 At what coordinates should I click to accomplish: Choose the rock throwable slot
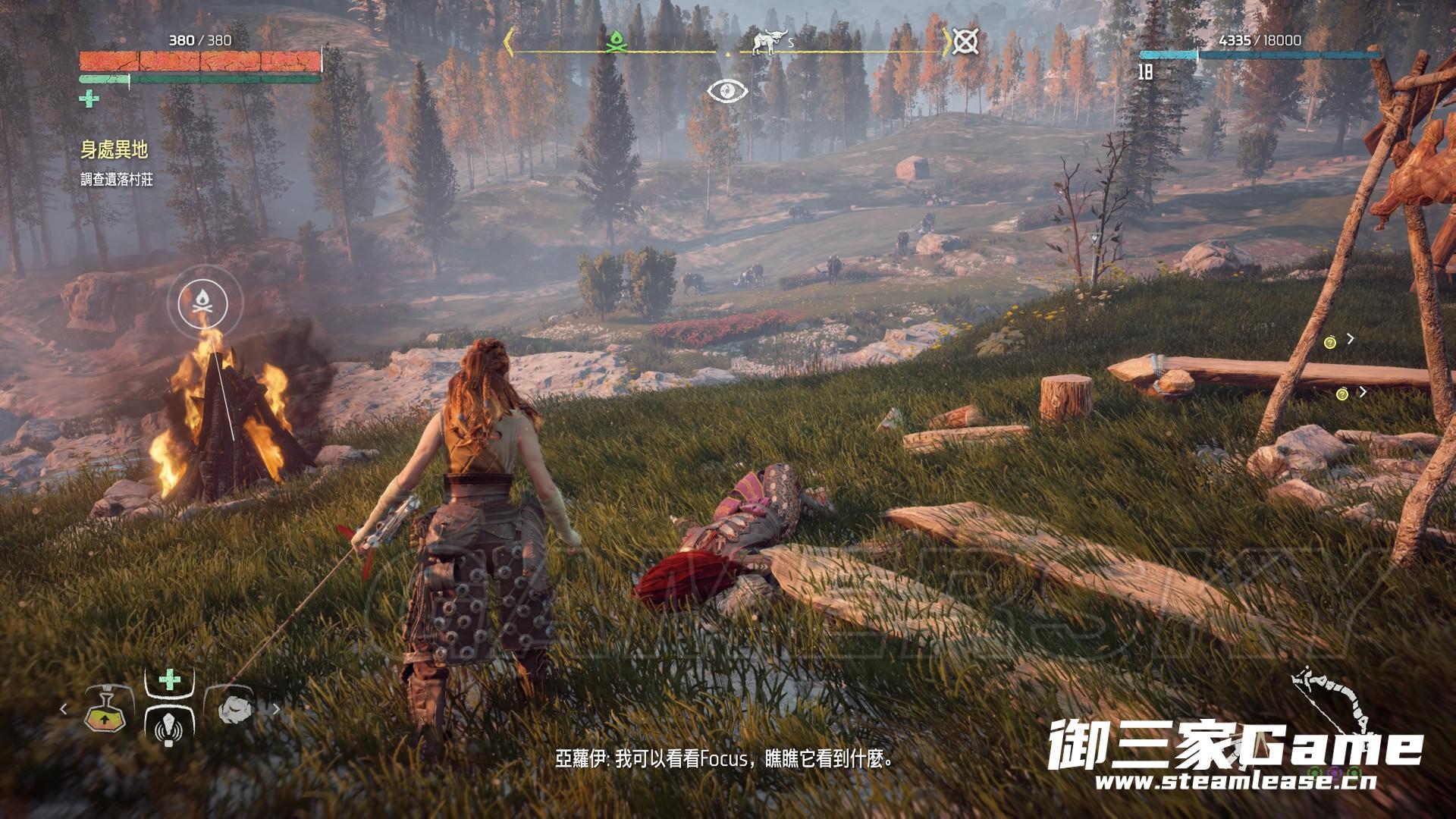(x=234, y=711)
